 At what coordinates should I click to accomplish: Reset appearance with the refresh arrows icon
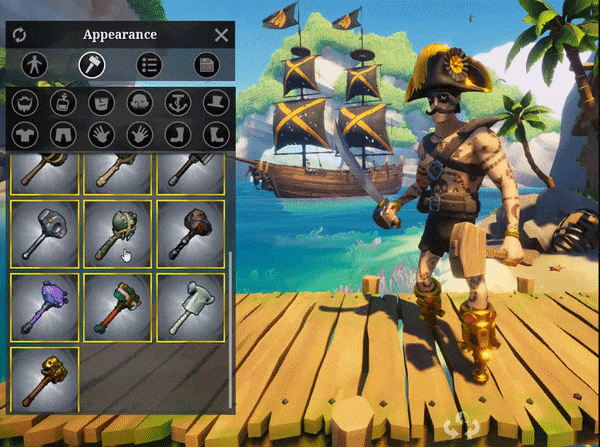[x=19, y=35]
